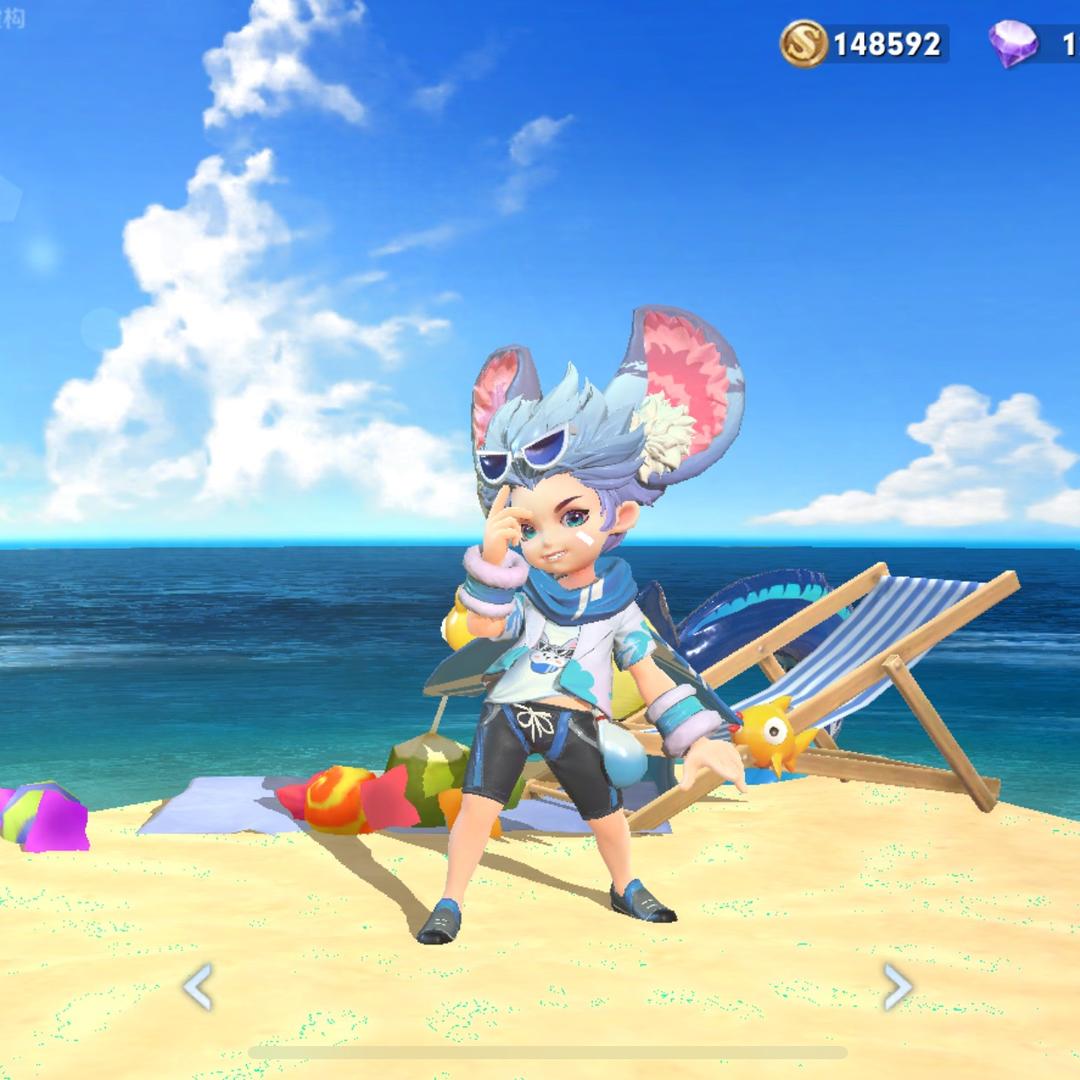Tap the purple diamond currency icon
Screen dimensions: 1080x1080
tap(1013, 44)
